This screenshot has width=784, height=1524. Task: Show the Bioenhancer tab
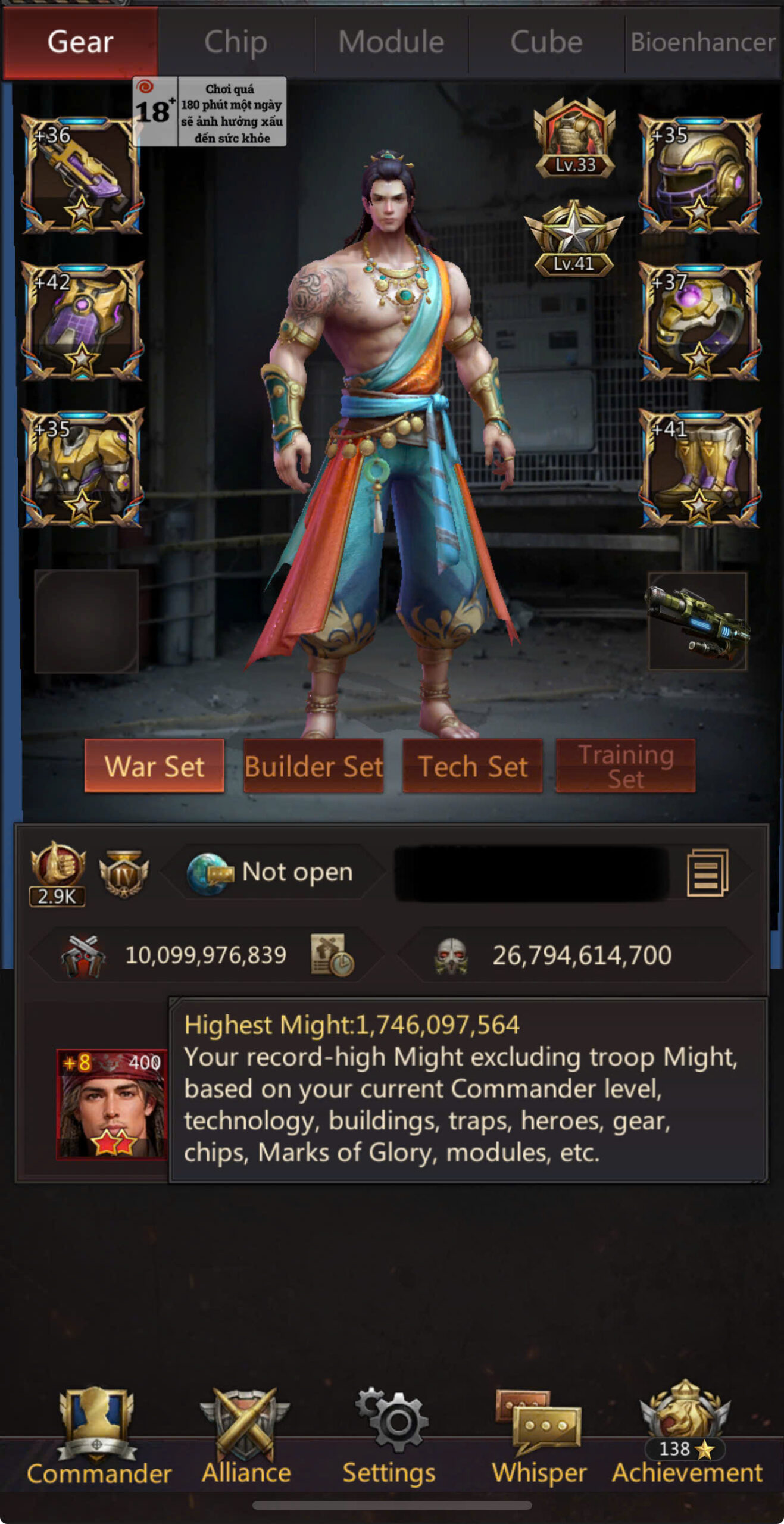pos(702,43)
